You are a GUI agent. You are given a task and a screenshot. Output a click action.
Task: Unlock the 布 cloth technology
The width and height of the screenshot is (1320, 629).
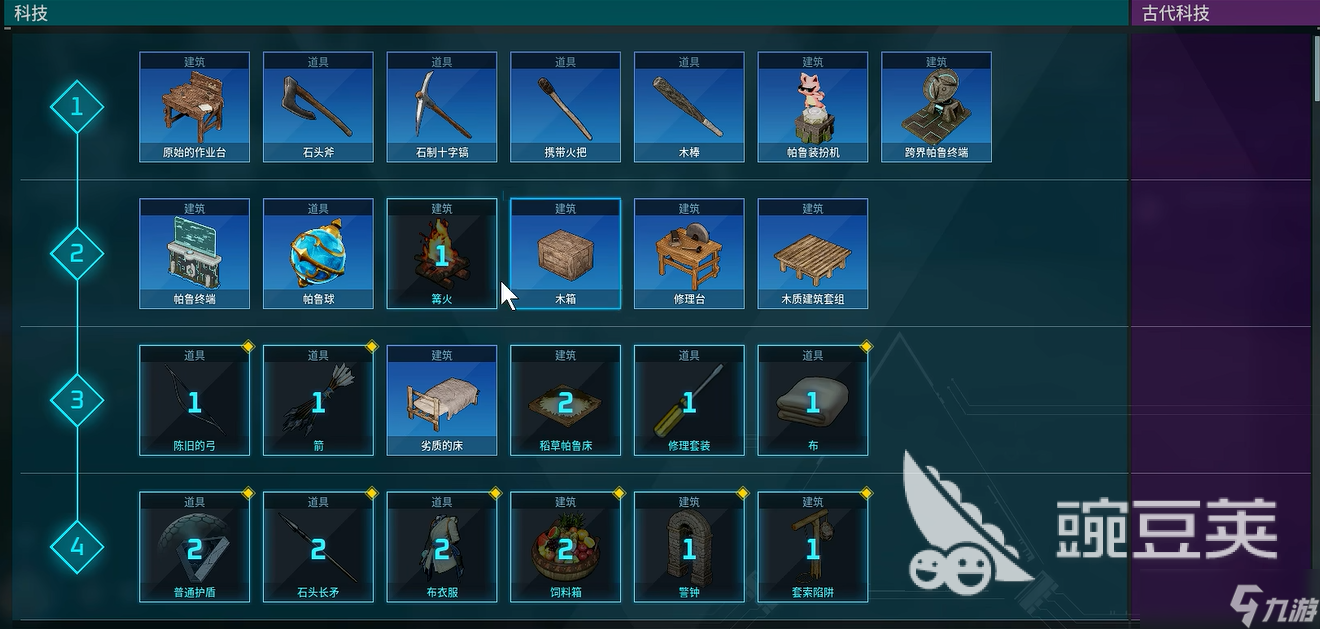pyautogui.click(x=813, y=401)
